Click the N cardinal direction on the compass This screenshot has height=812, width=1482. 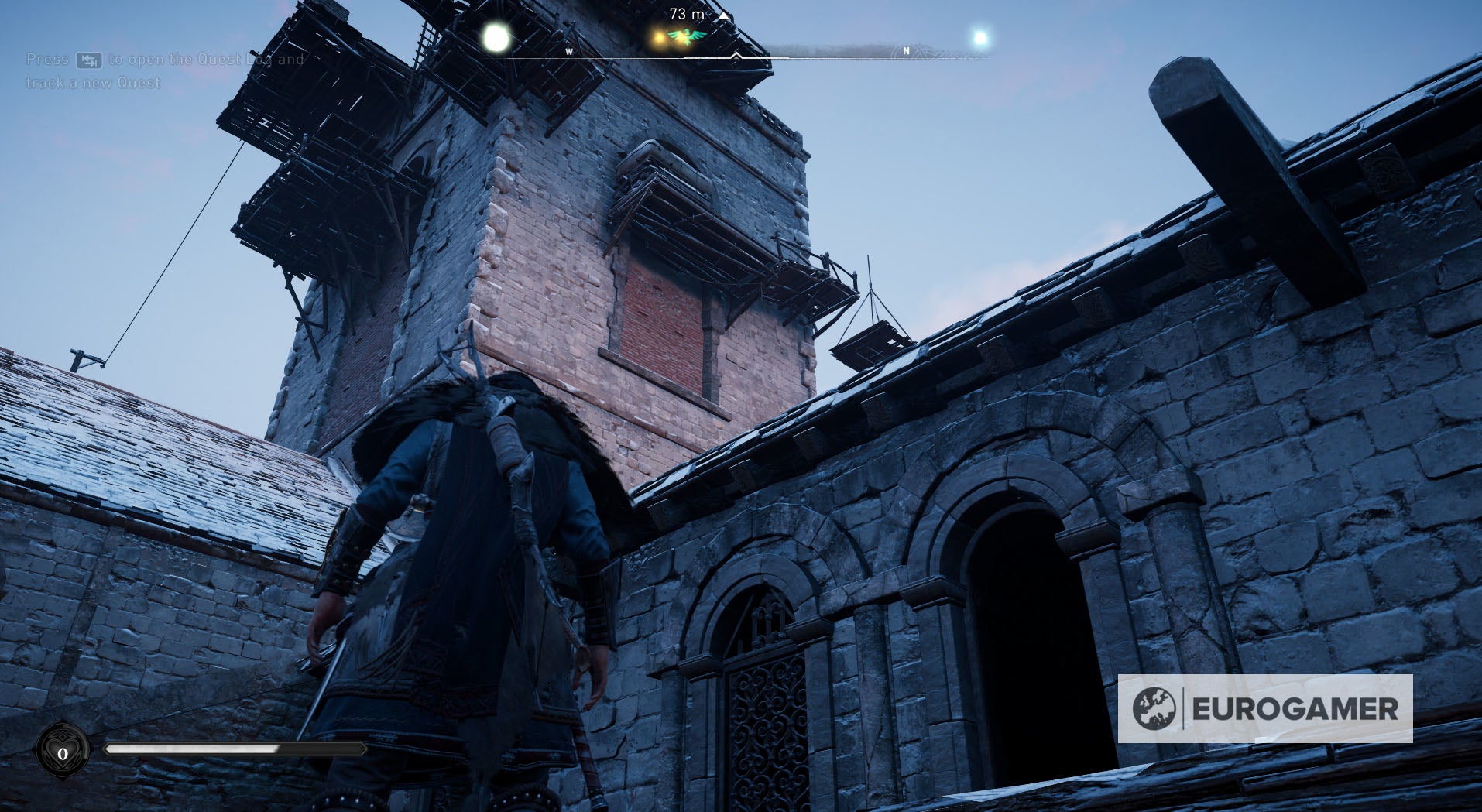click(x=906, y=51)
